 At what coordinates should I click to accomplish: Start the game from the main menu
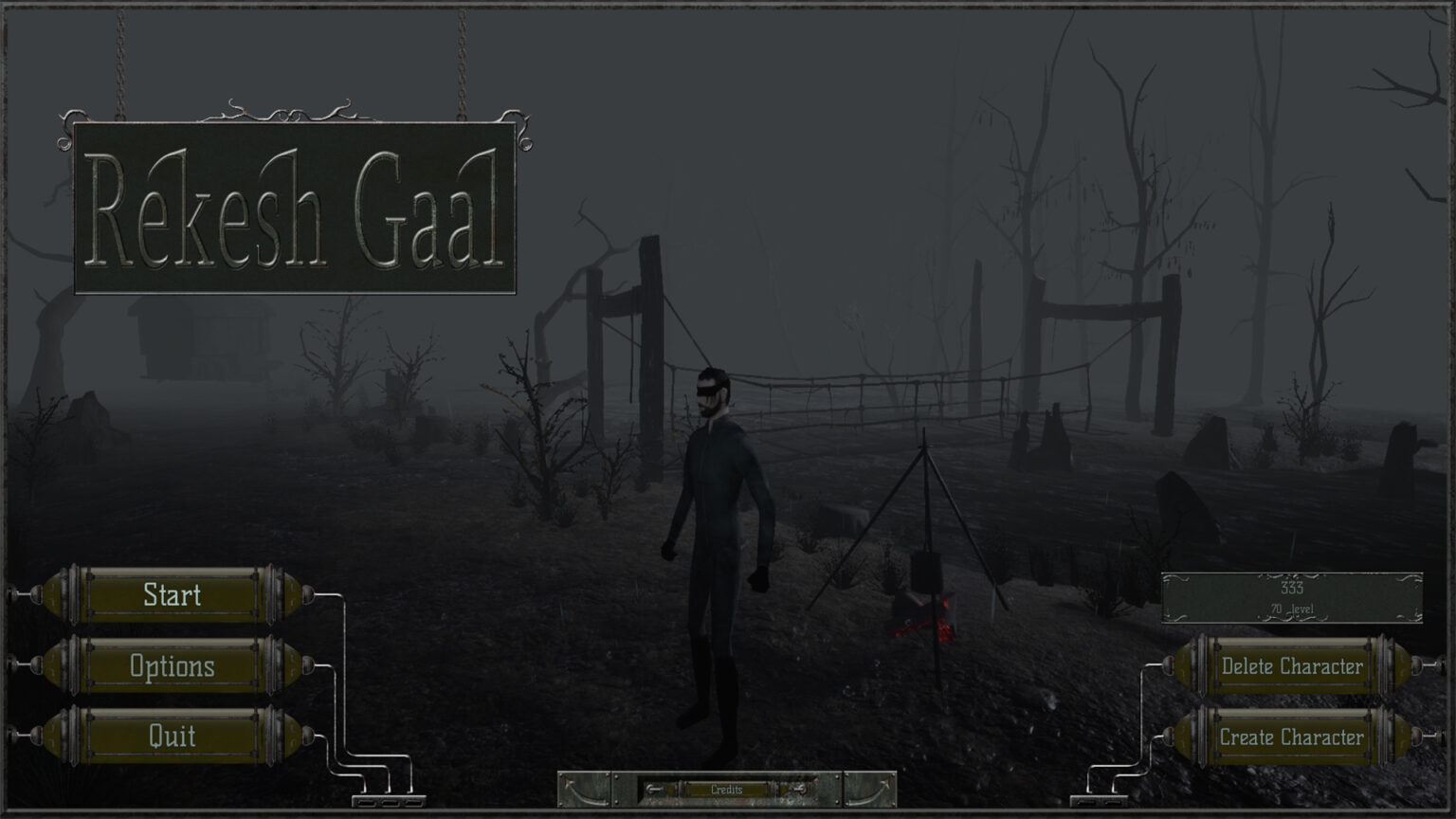[x=172, y=595]
